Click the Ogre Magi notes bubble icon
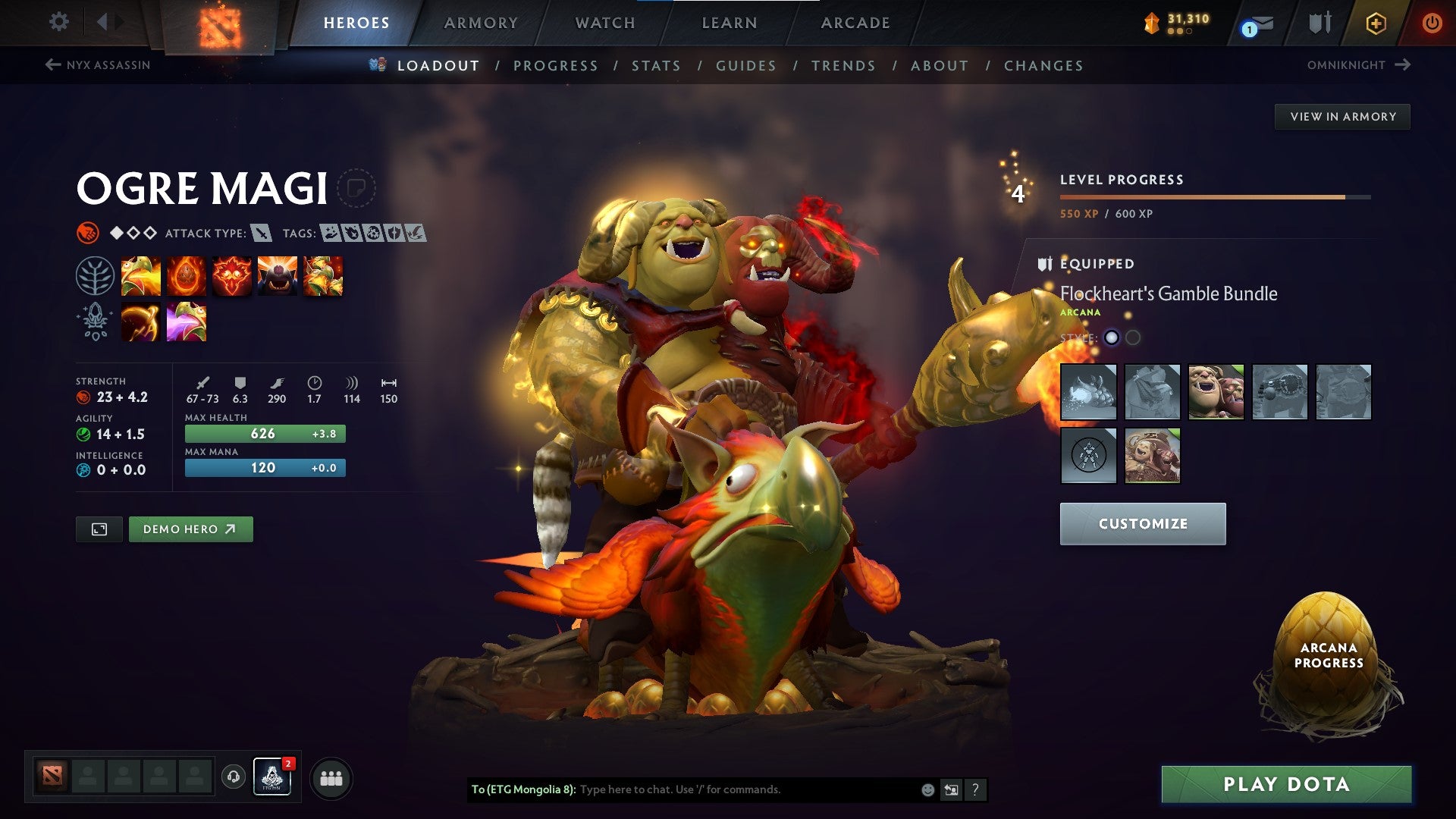This screenshot has width=1456, height=819. click(x=356, y=187)
